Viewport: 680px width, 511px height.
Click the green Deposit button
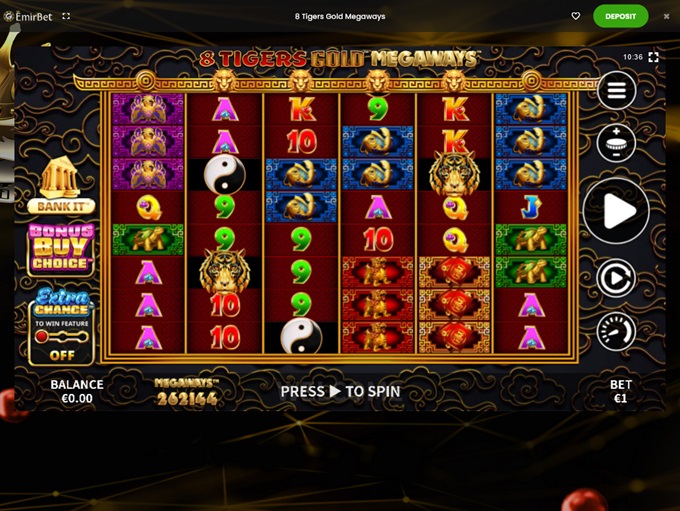tap(620, 16)
